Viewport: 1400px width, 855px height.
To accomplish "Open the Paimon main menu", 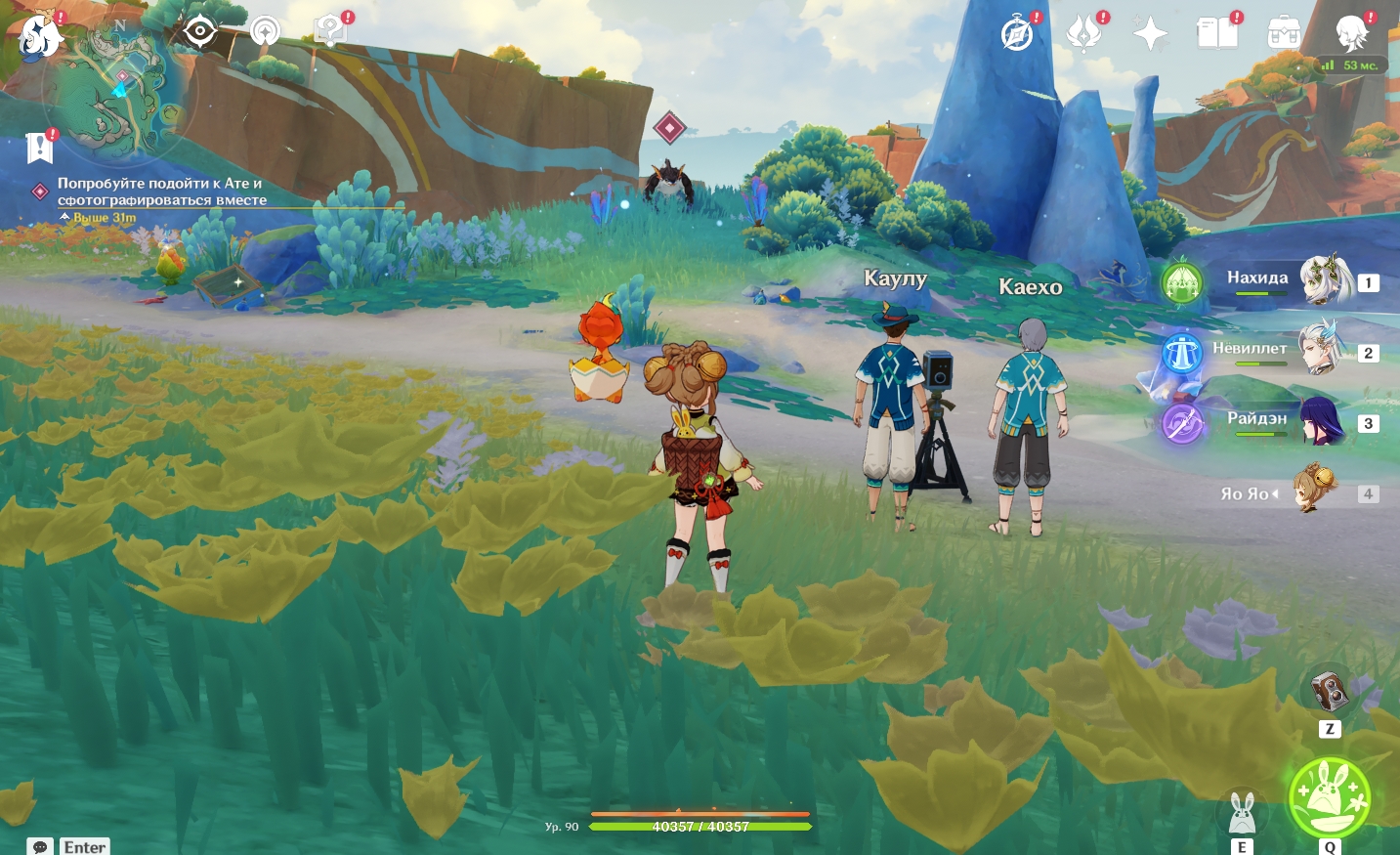I will (39, 35).
